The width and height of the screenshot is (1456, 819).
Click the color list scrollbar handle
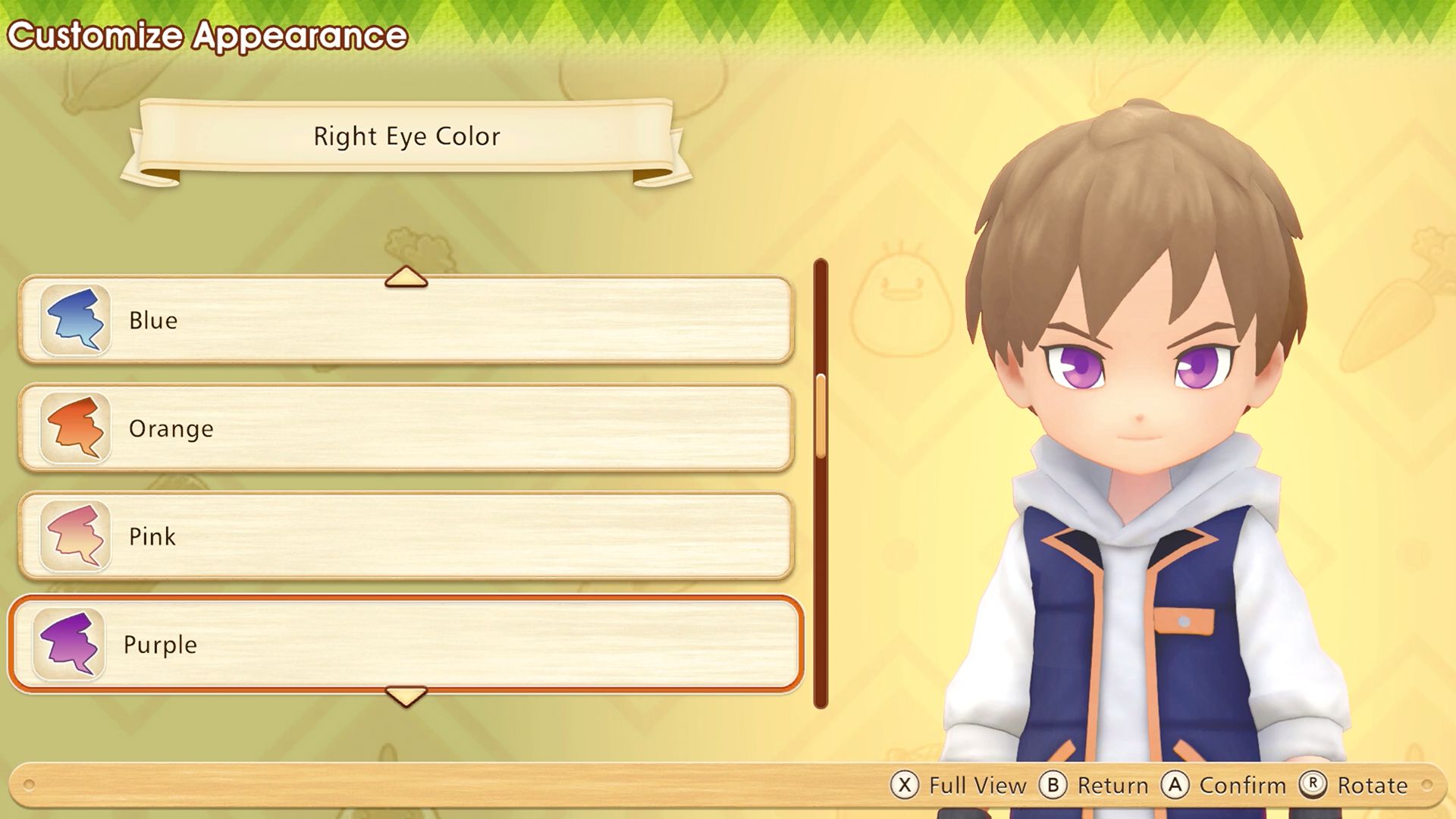pyautogui.click(x=821, y=416)
